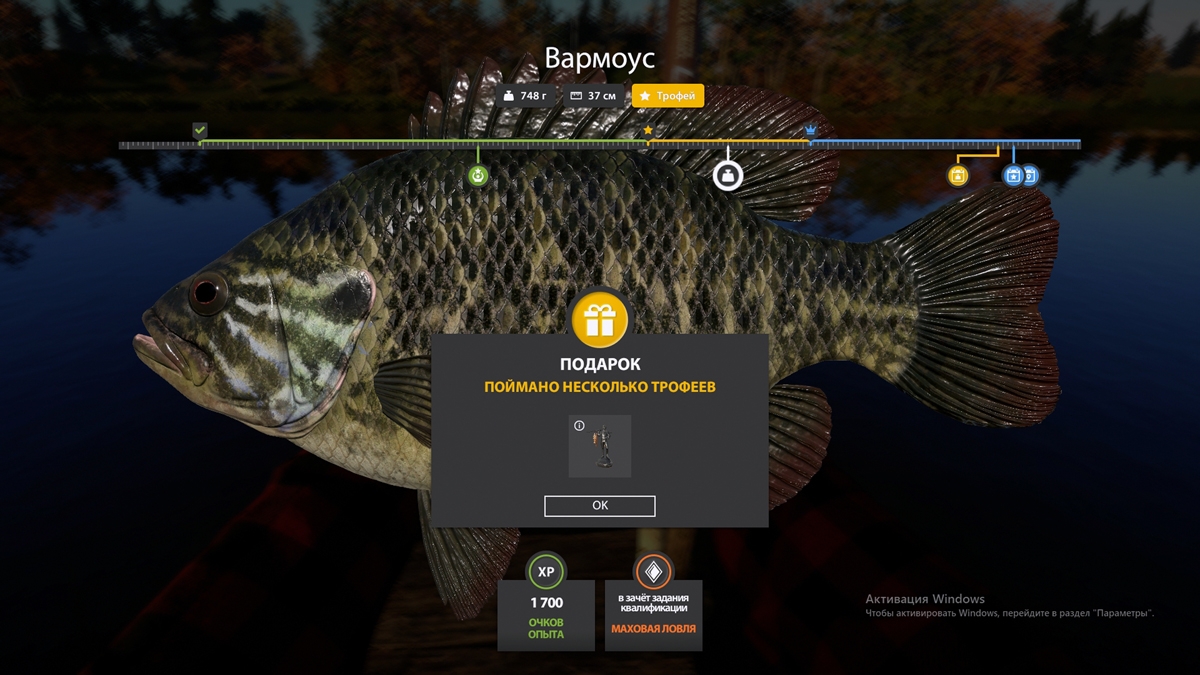Click the Трофей trophy badge
The width and height of the screenshot is (1200, 675).
pyautogui.click(x=668, y=96)
